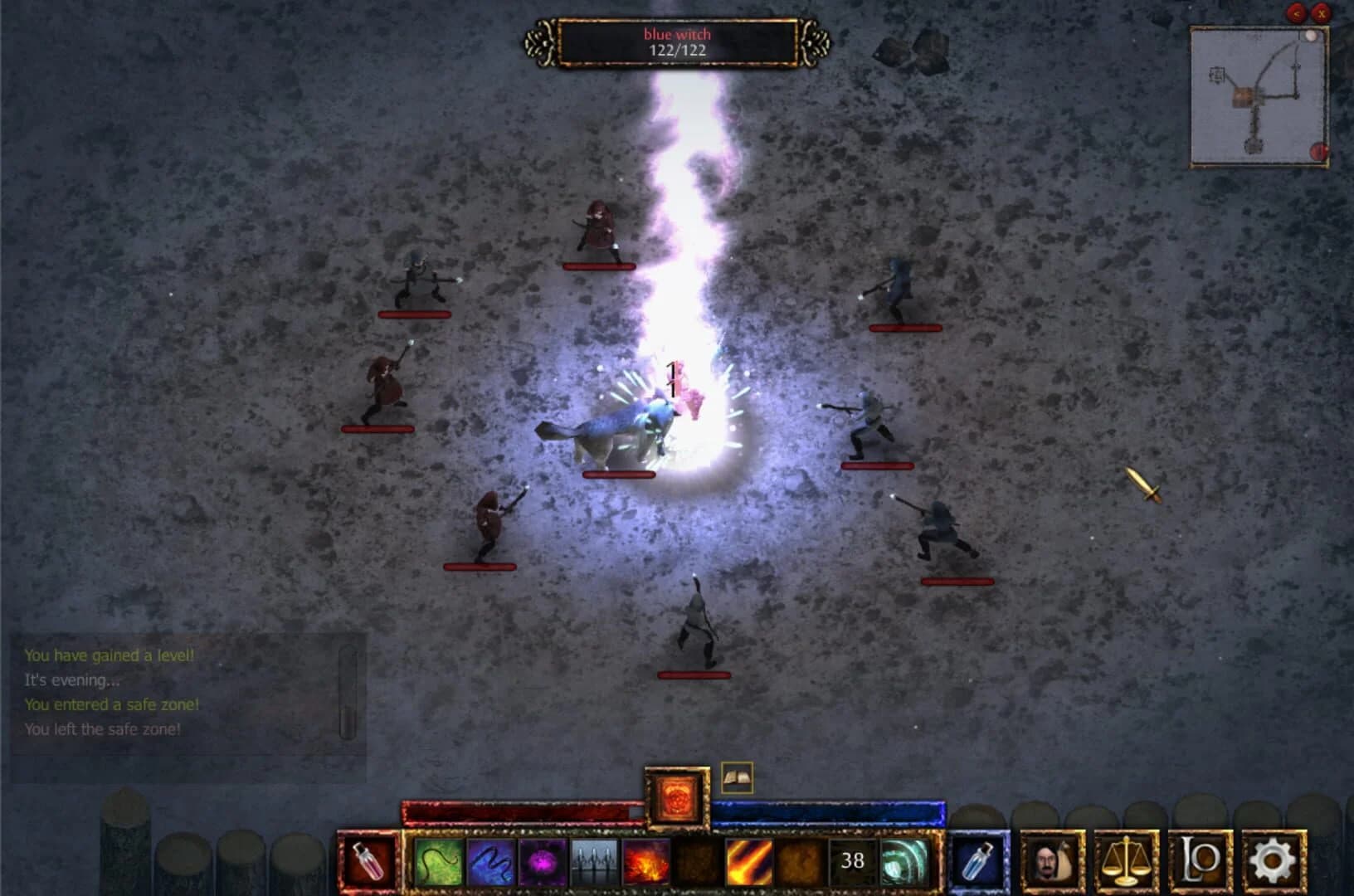The height and width of the screenshot is (896, 1354).
Task: Collapse the minimap using the arrow button
Action: pyautogui.click(x=1297, y=13)
